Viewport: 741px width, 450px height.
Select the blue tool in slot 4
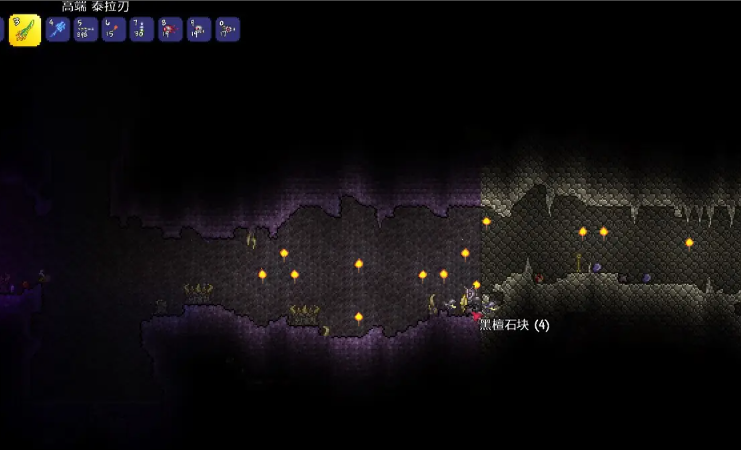[x=57, y=30]
